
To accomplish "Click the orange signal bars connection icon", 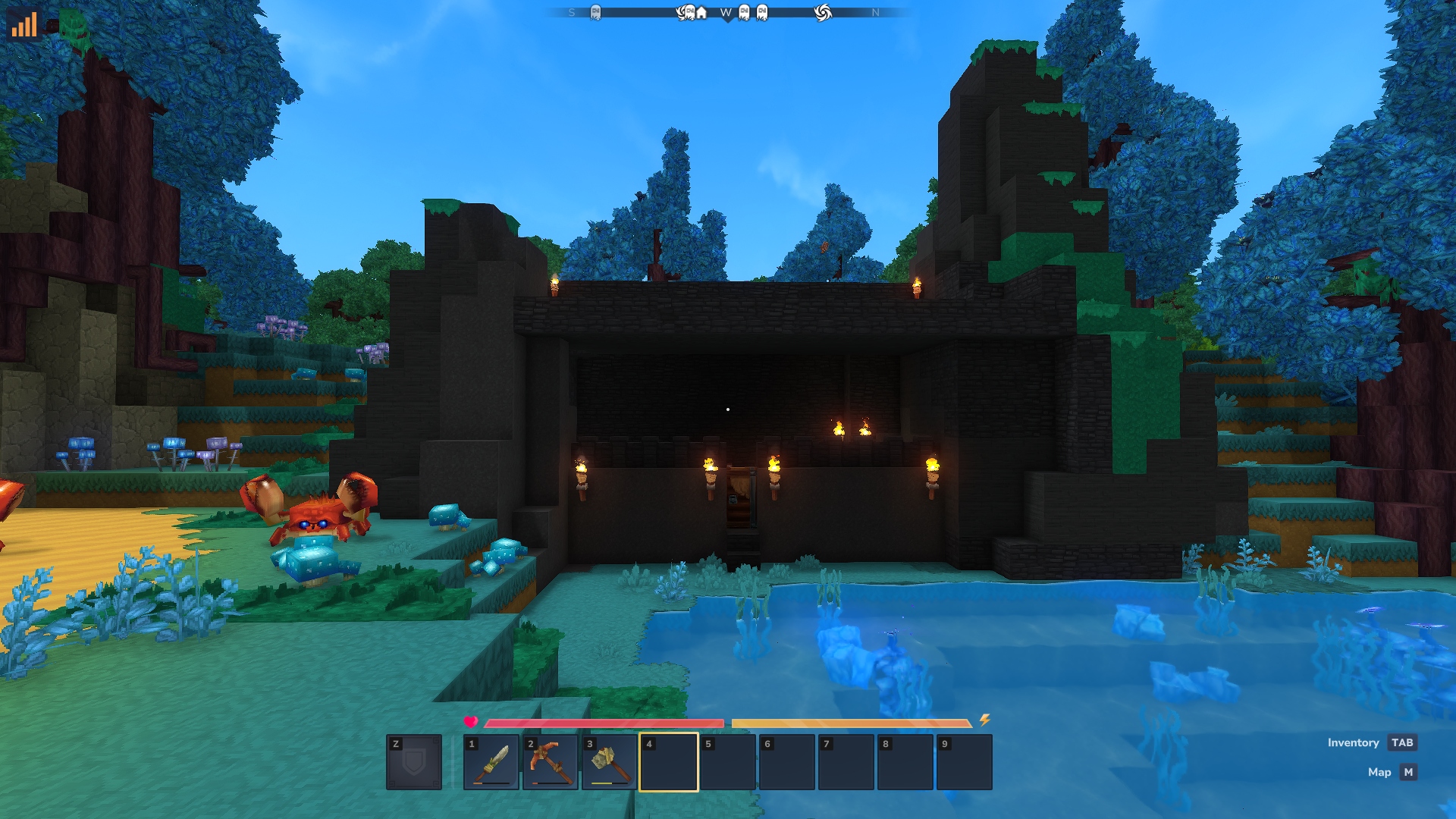I will pyautogui.click(x=24, y=24).
